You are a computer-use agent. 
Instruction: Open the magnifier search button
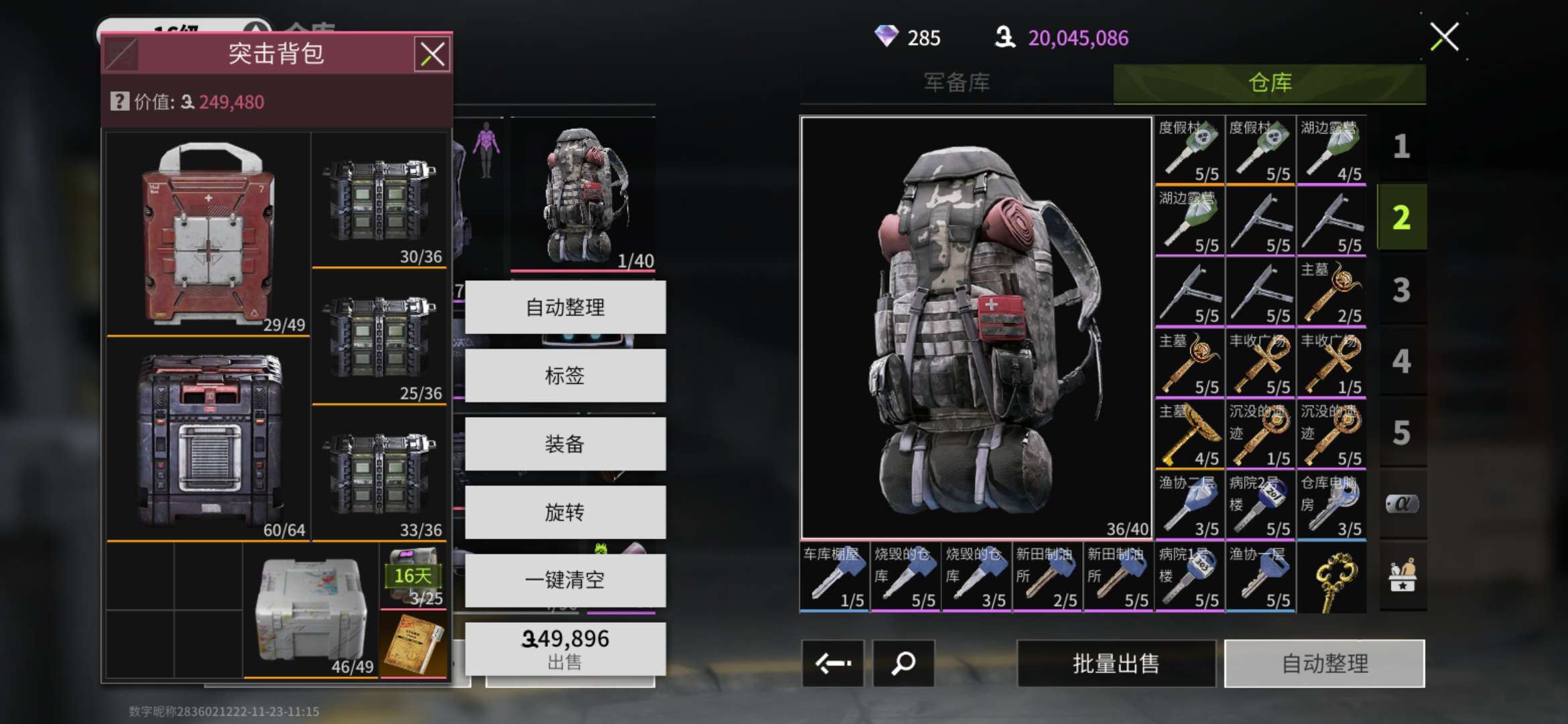903,664
